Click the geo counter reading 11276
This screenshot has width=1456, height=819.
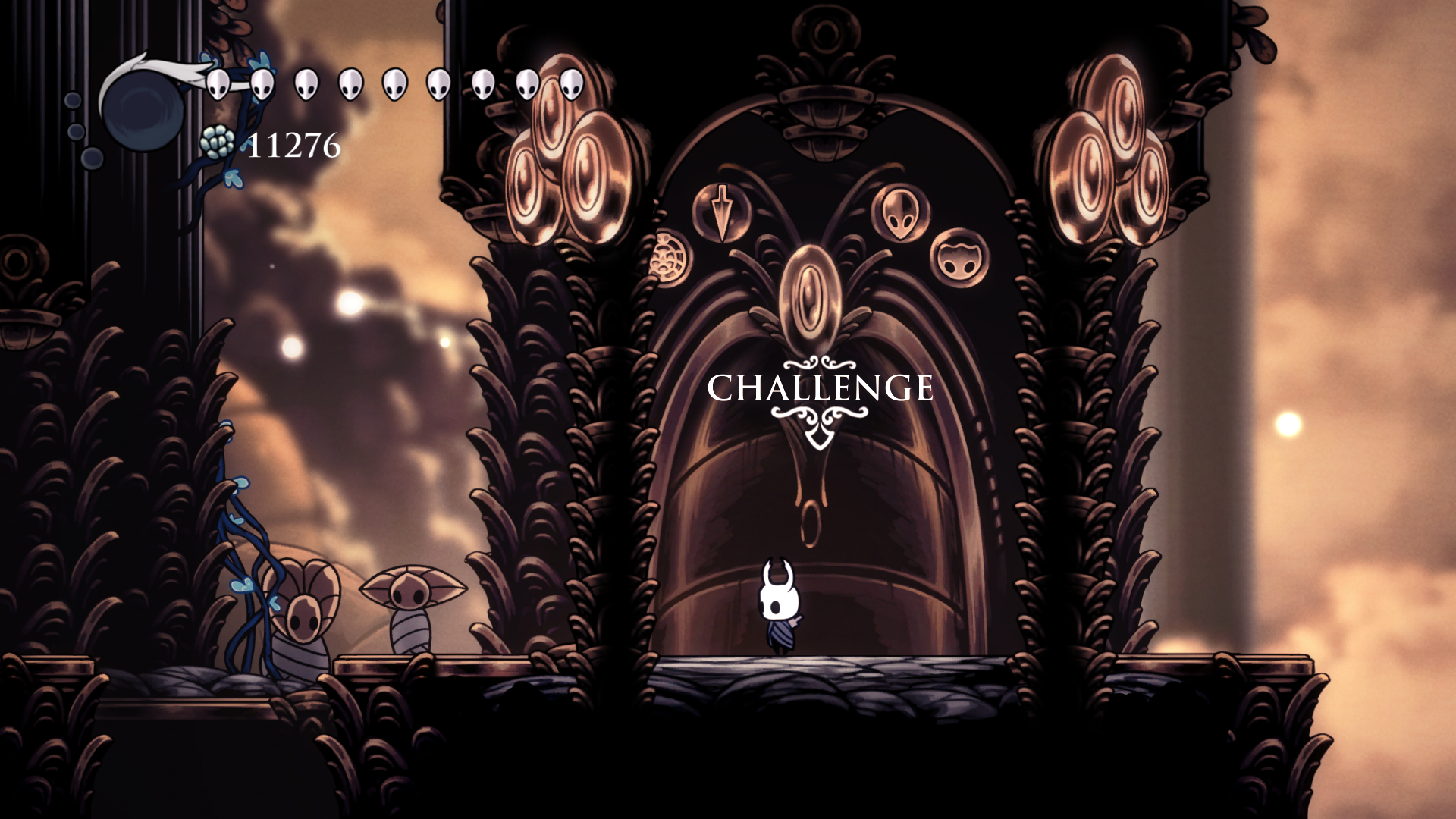coord(292,144)
